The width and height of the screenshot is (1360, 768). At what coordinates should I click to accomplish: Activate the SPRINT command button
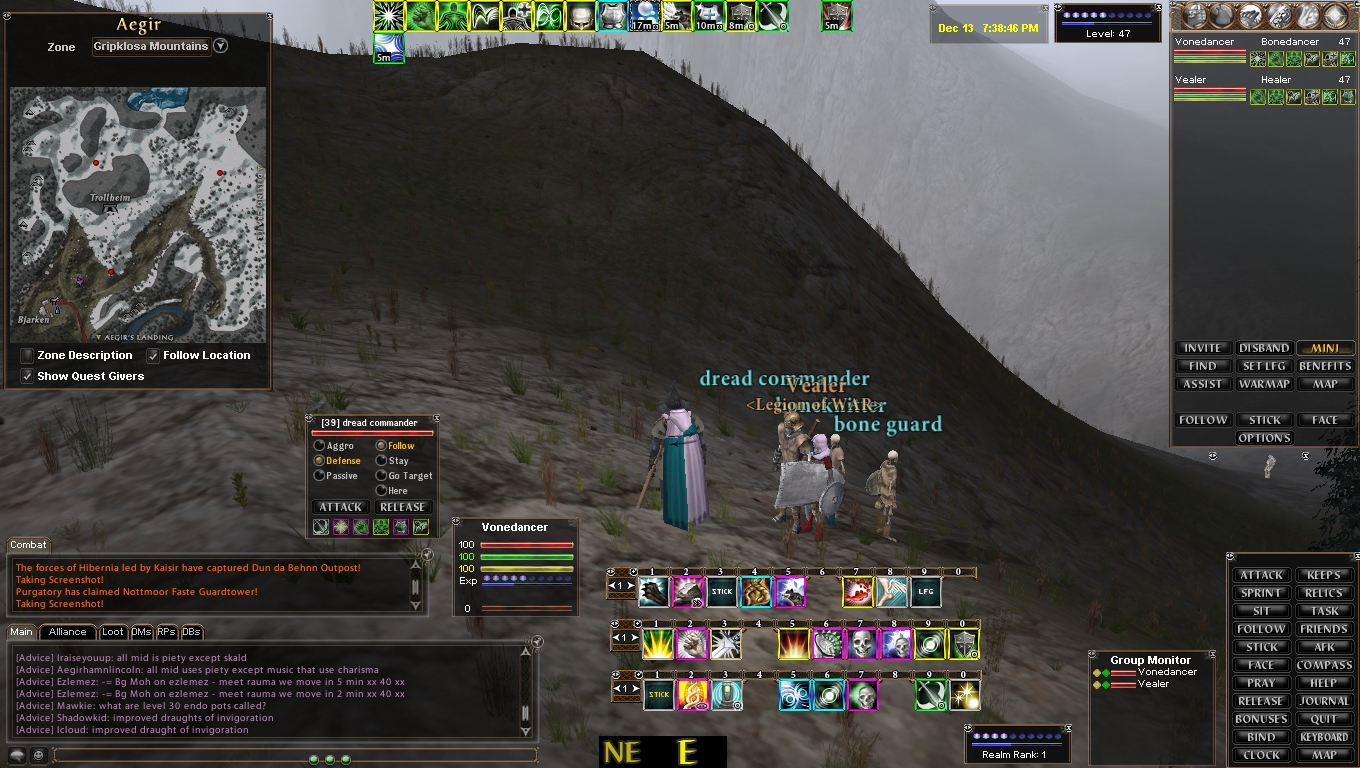(1261, 593)
